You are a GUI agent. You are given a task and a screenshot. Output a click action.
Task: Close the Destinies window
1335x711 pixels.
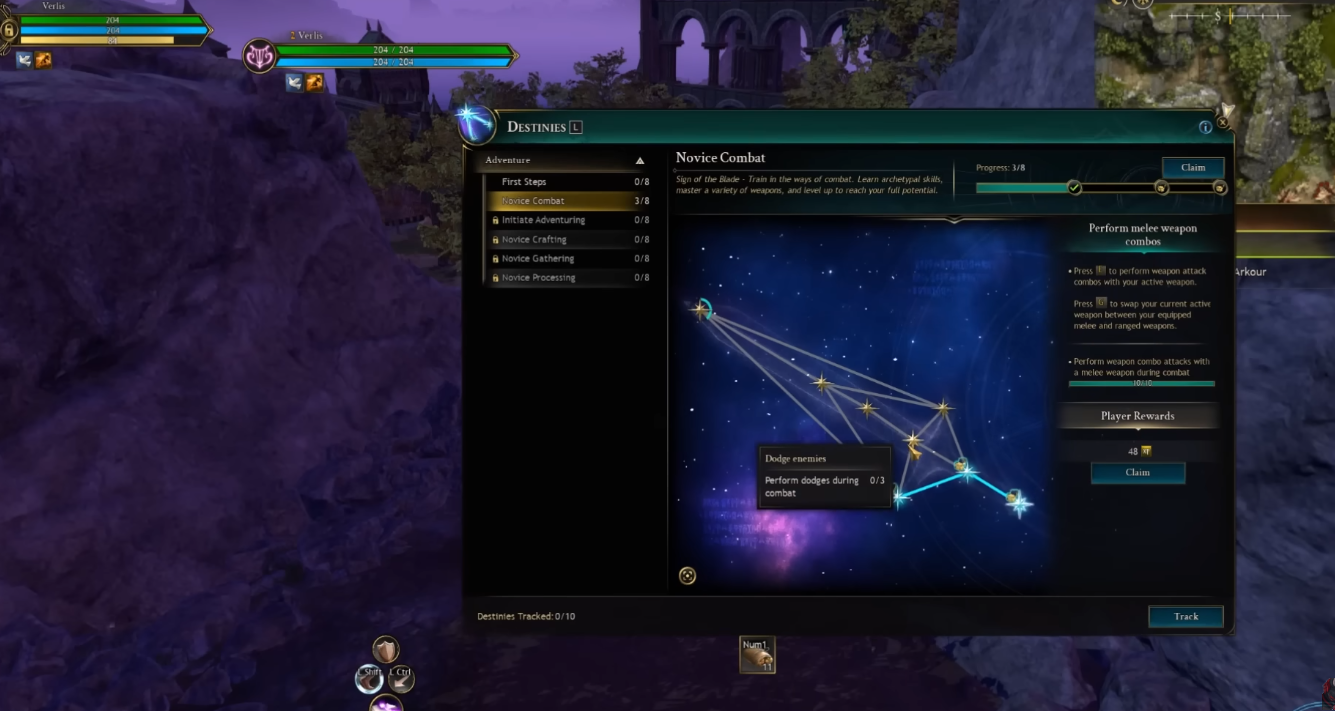pos(1222,123)
